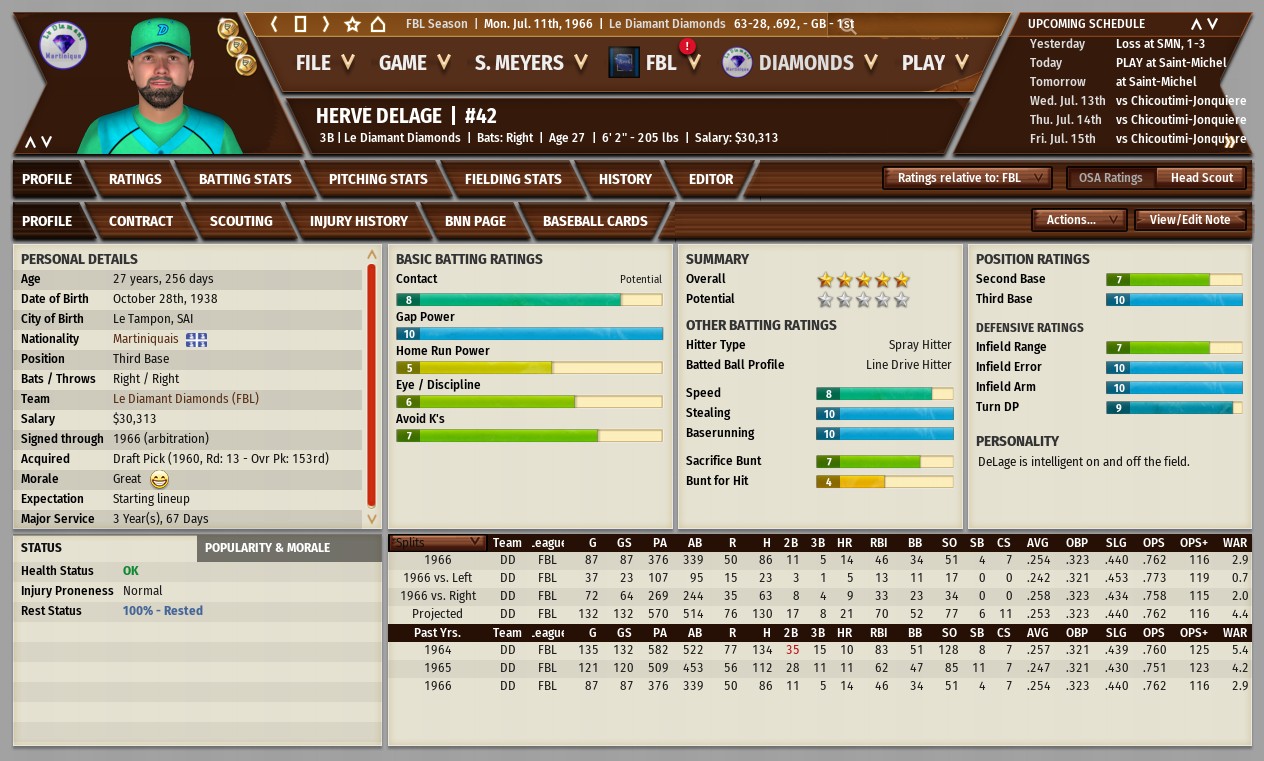1264x761 pixels.
Task: Click the View/Edit Note button
Action: (1190, 220)
